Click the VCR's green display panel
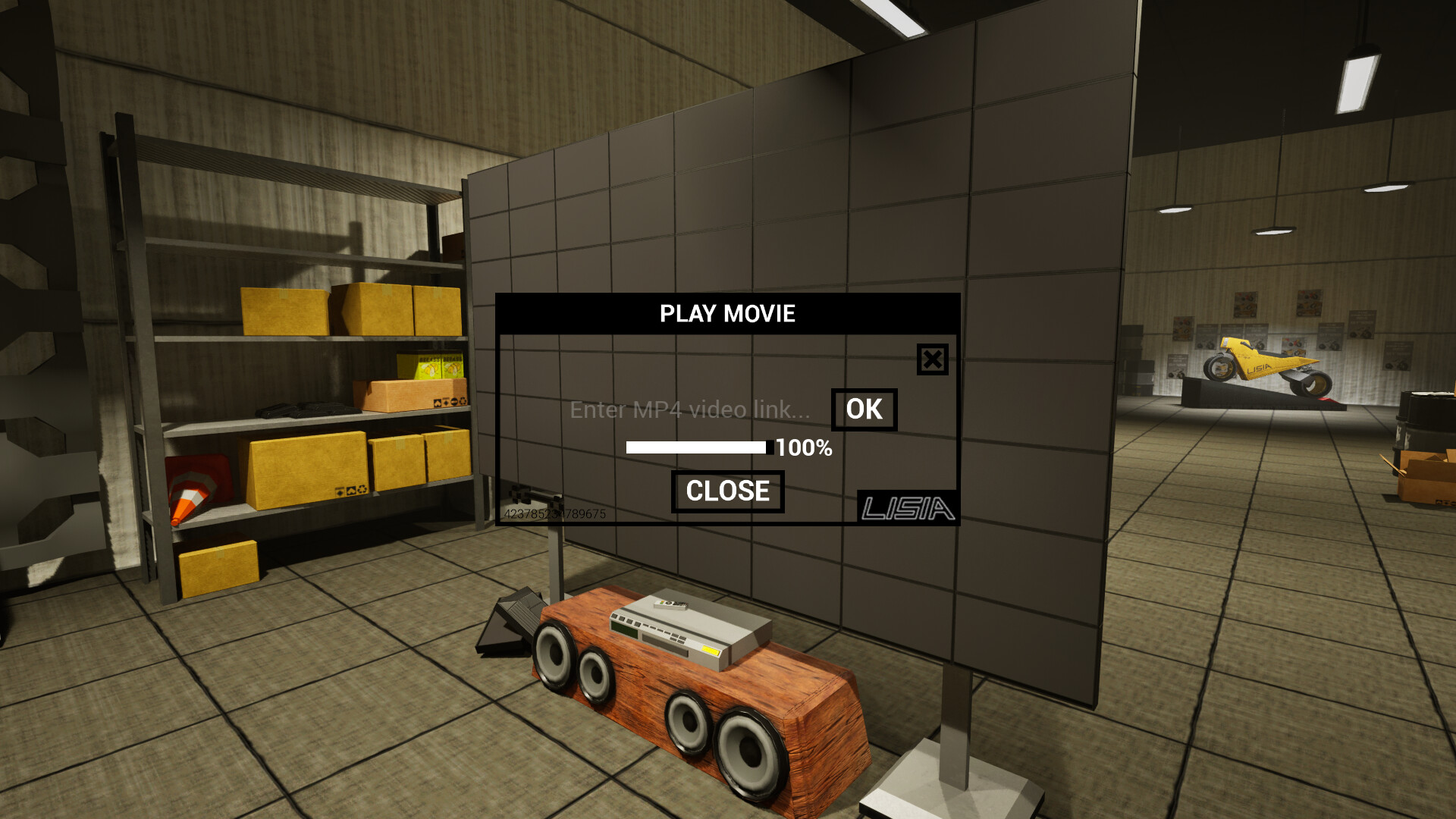Screen dimensions: 1456x819 [x=625, y=629]
